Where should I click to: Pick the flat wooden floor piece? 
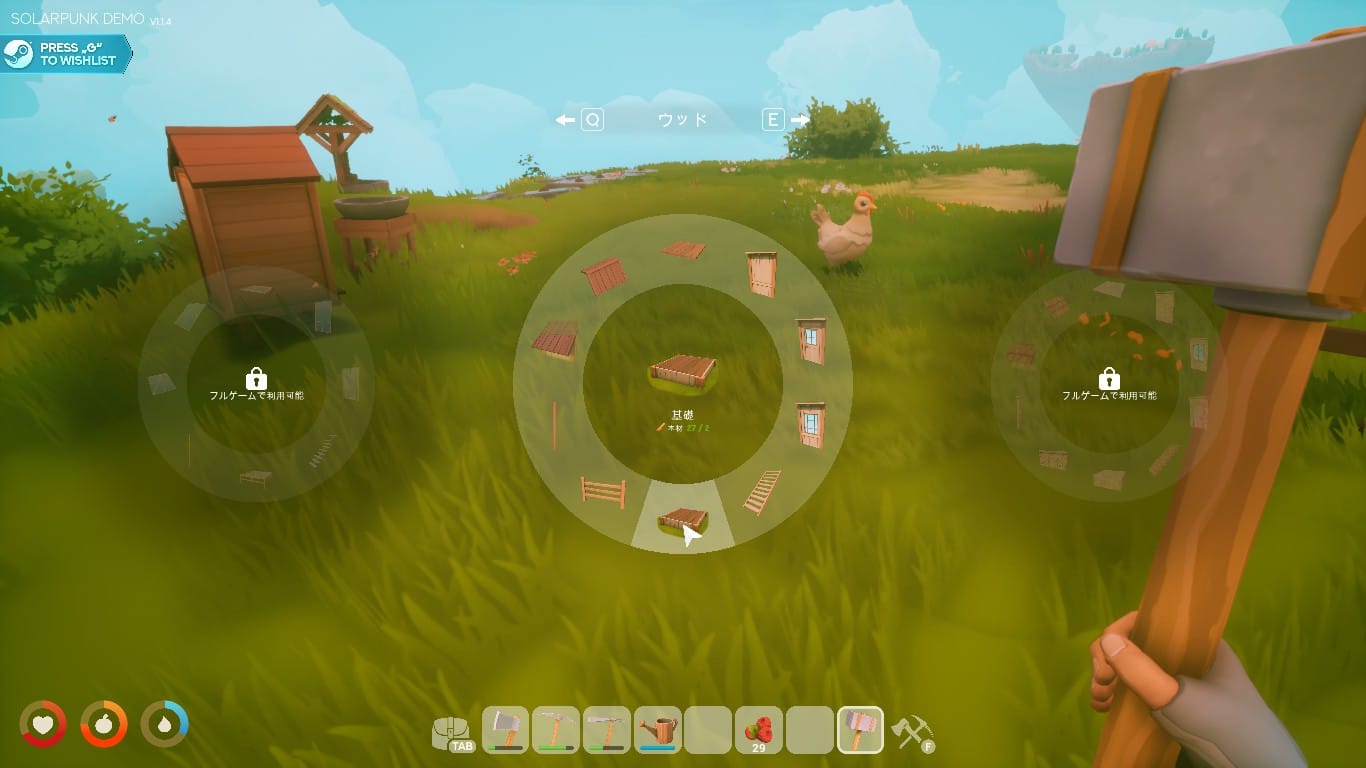pyautogui.click(x=683, y=249)
